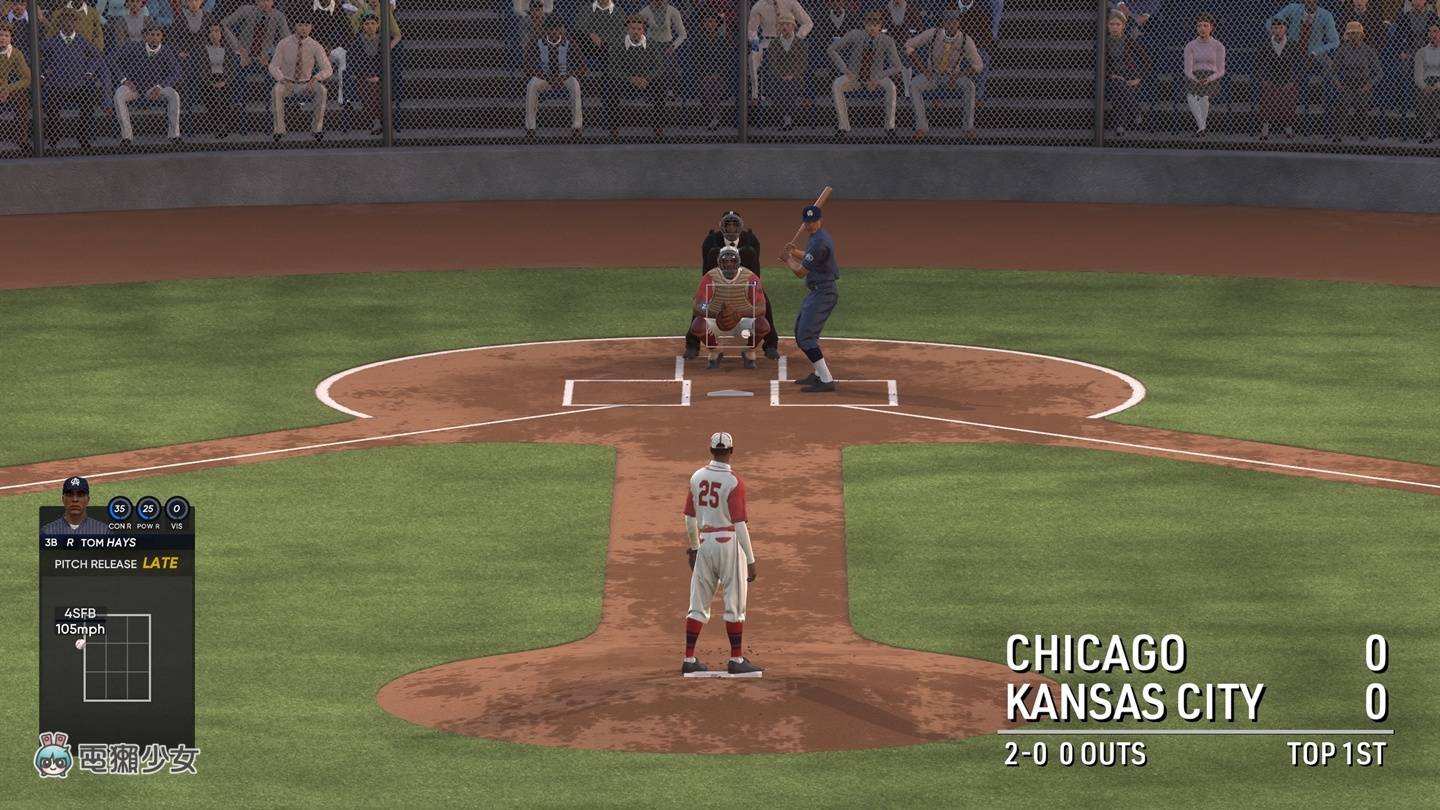Screen dimensions: 1440x810
Task: Click the 4SFB pitch type label
Action: tap(82, 612)
